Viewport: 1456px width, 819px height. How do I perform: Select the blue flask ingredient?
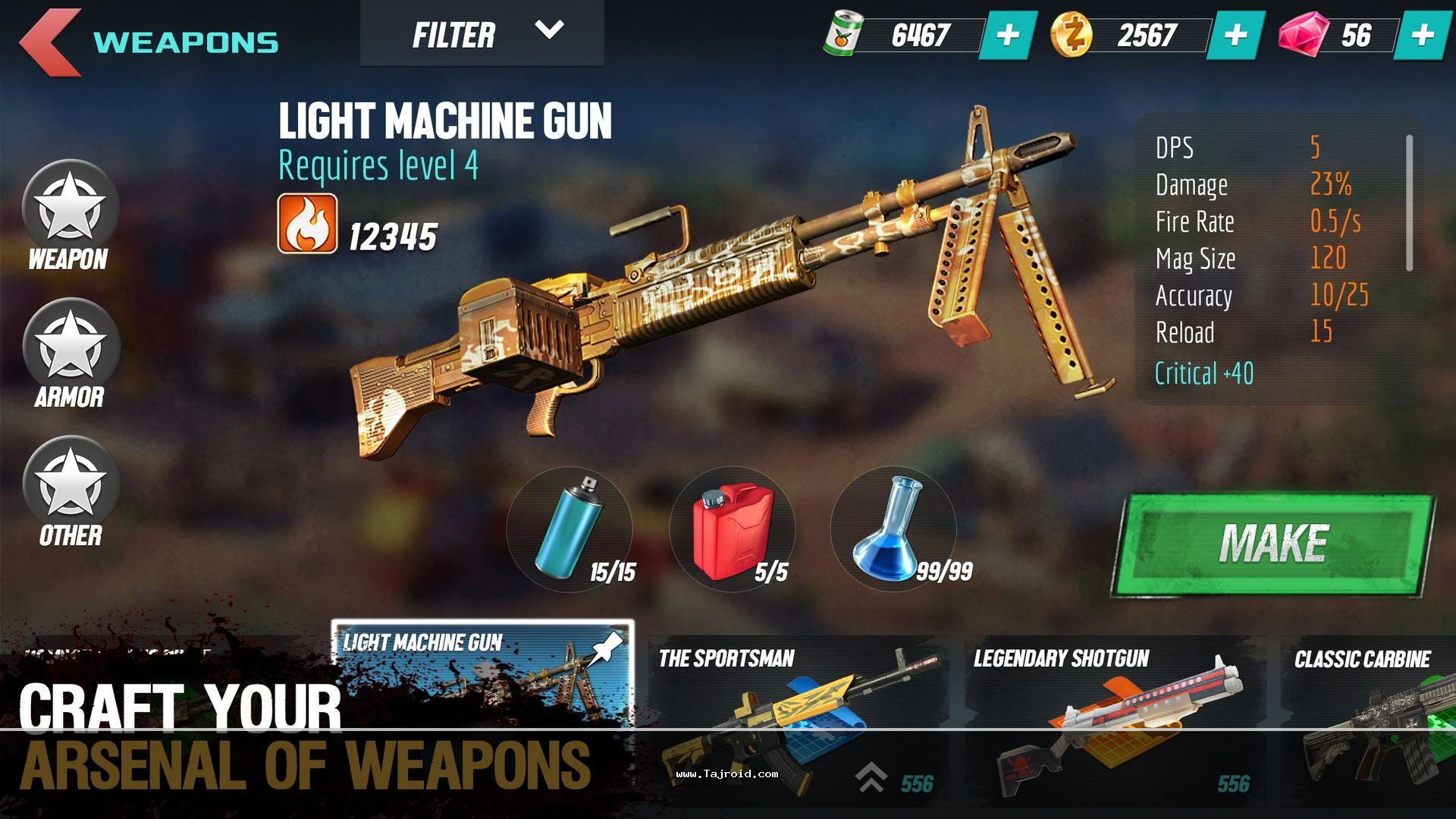(893, 529)
